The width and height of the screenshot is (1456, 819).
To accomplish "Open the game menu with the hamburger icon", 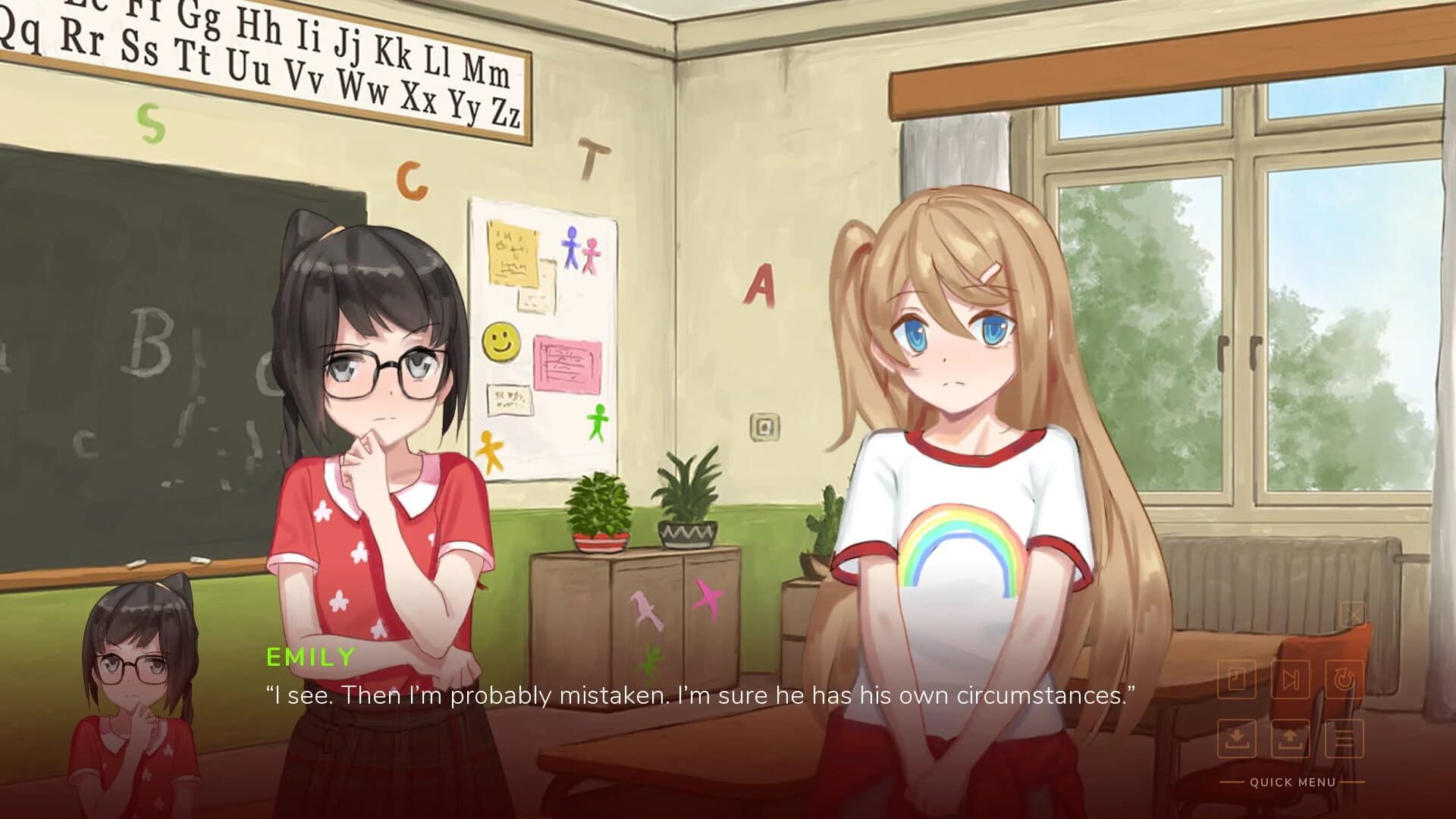I will click(1344, 739).
